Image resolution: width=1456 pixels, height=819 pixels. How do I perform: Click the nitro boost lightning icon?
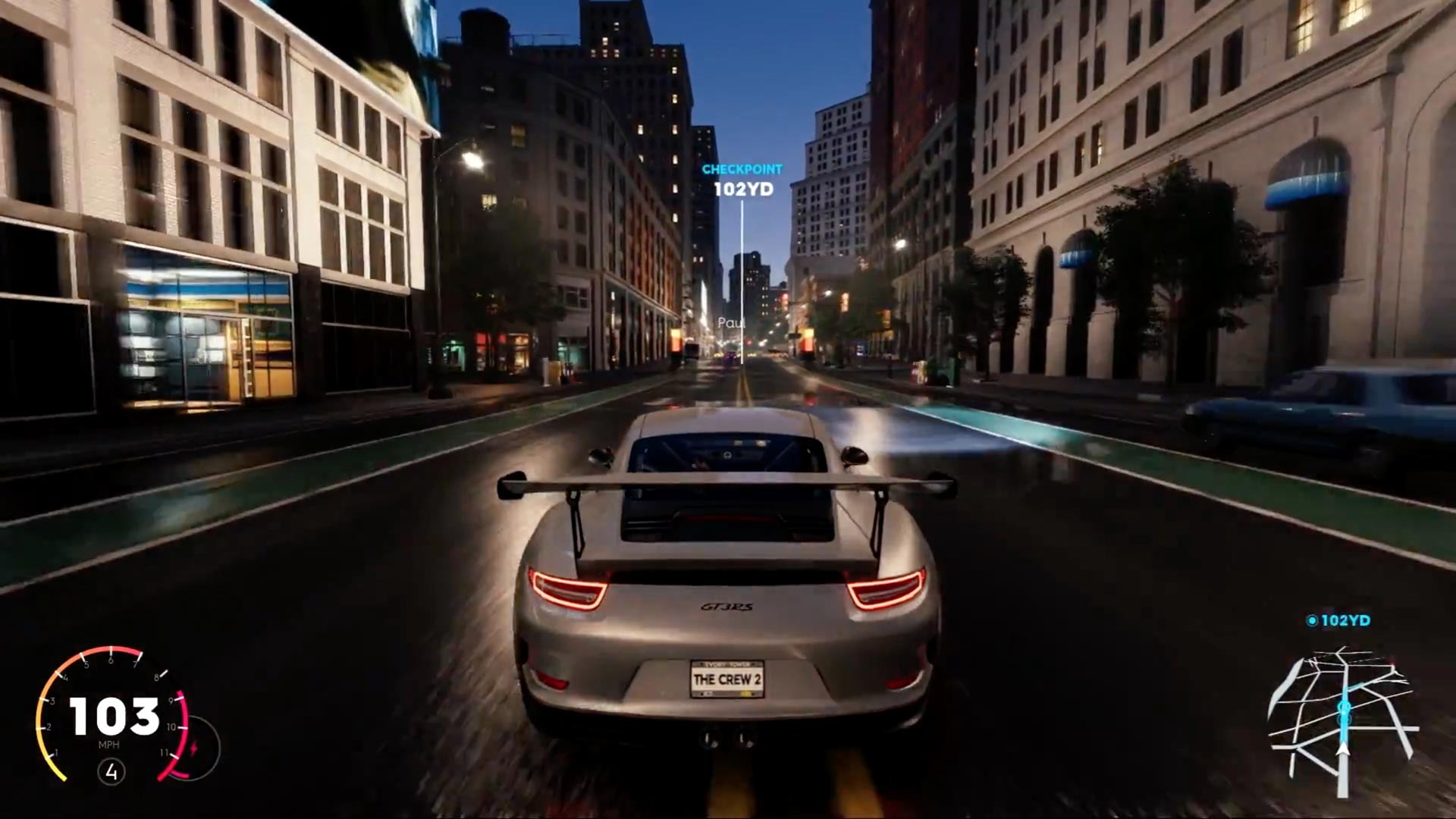[194, 746]
